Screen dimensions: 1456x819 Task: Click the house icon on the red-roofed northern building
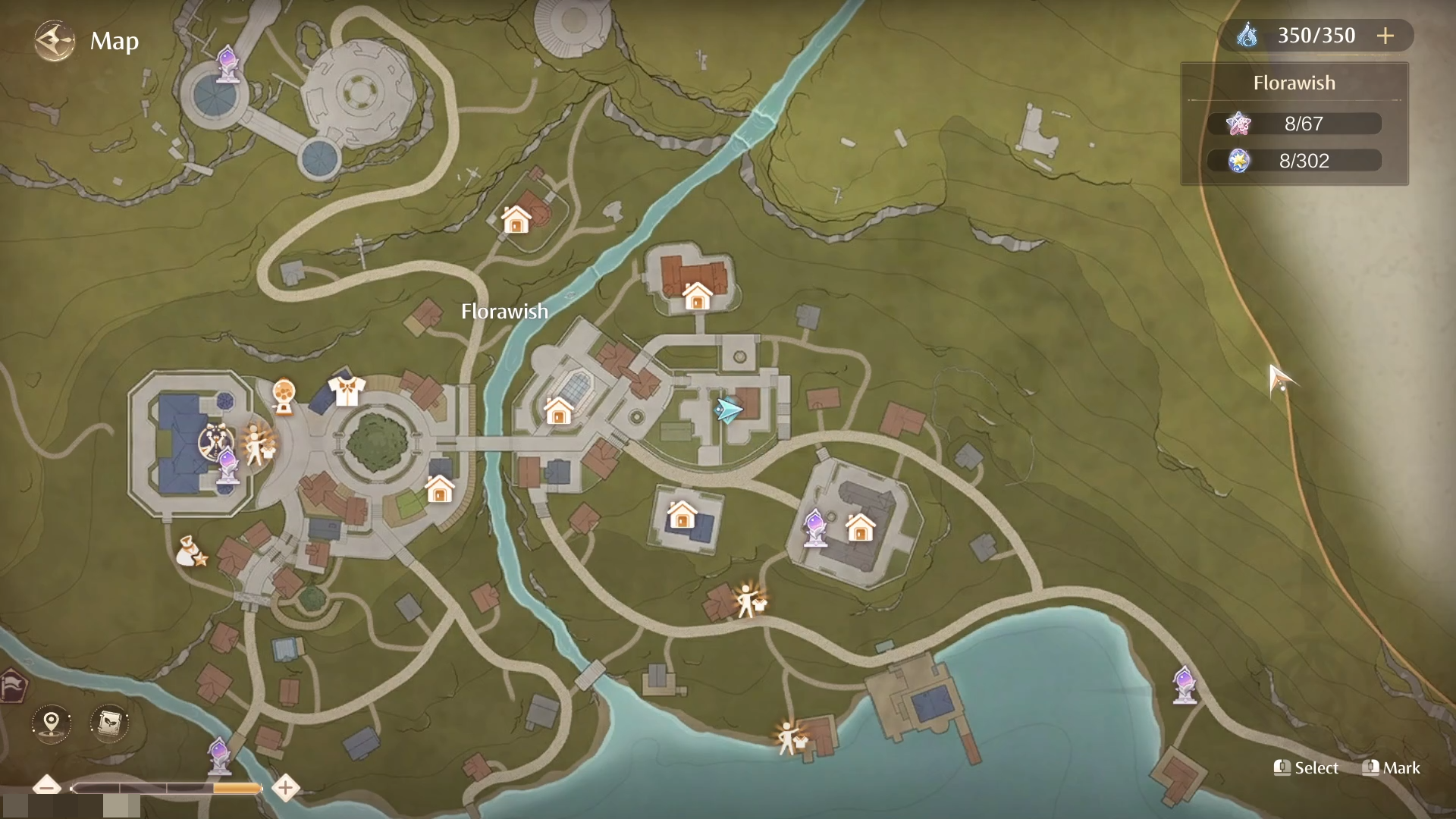coord(697,296)
